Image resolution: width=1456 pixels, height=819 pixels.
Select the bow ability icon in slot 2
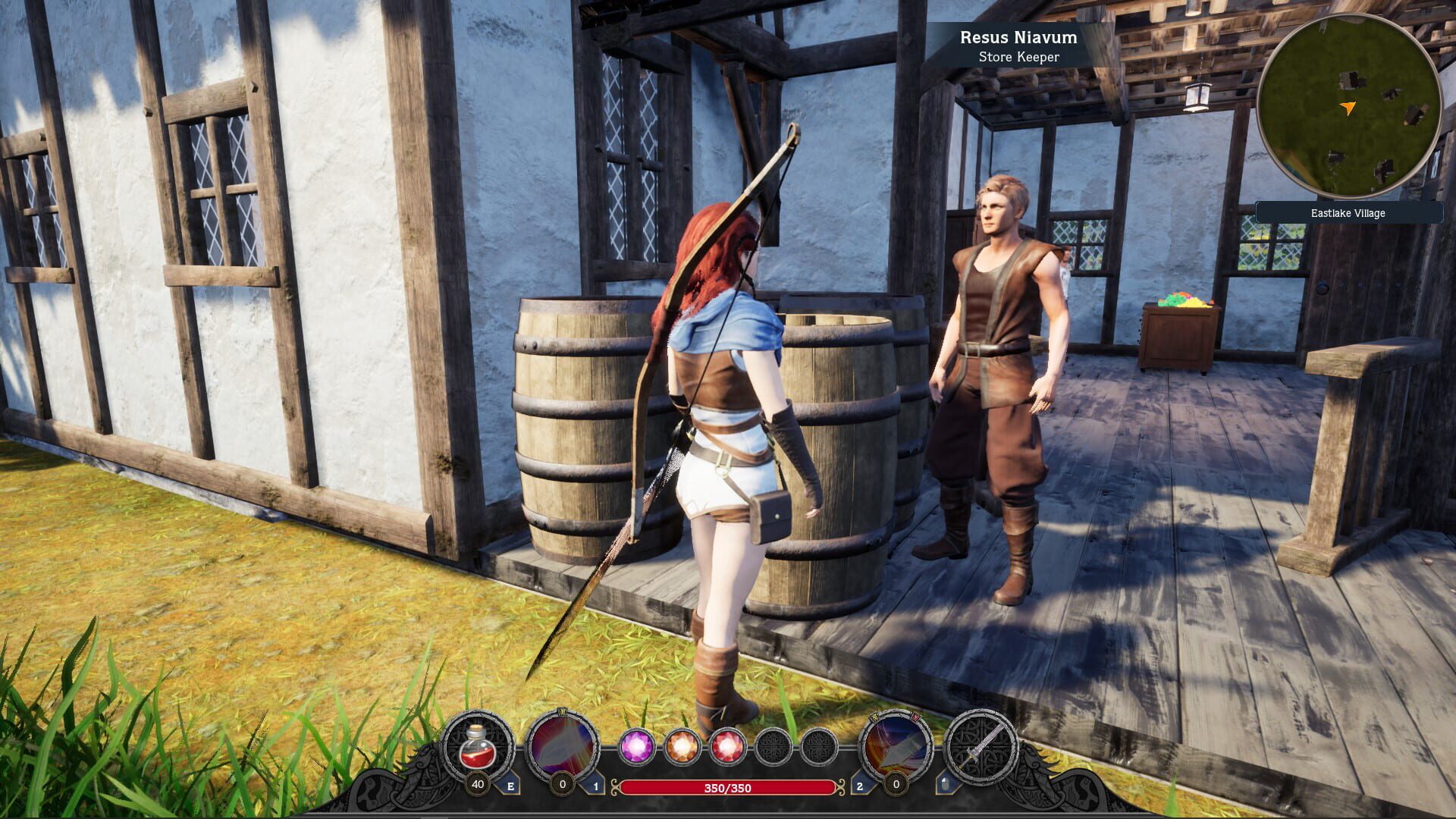(x=896, y=745)
